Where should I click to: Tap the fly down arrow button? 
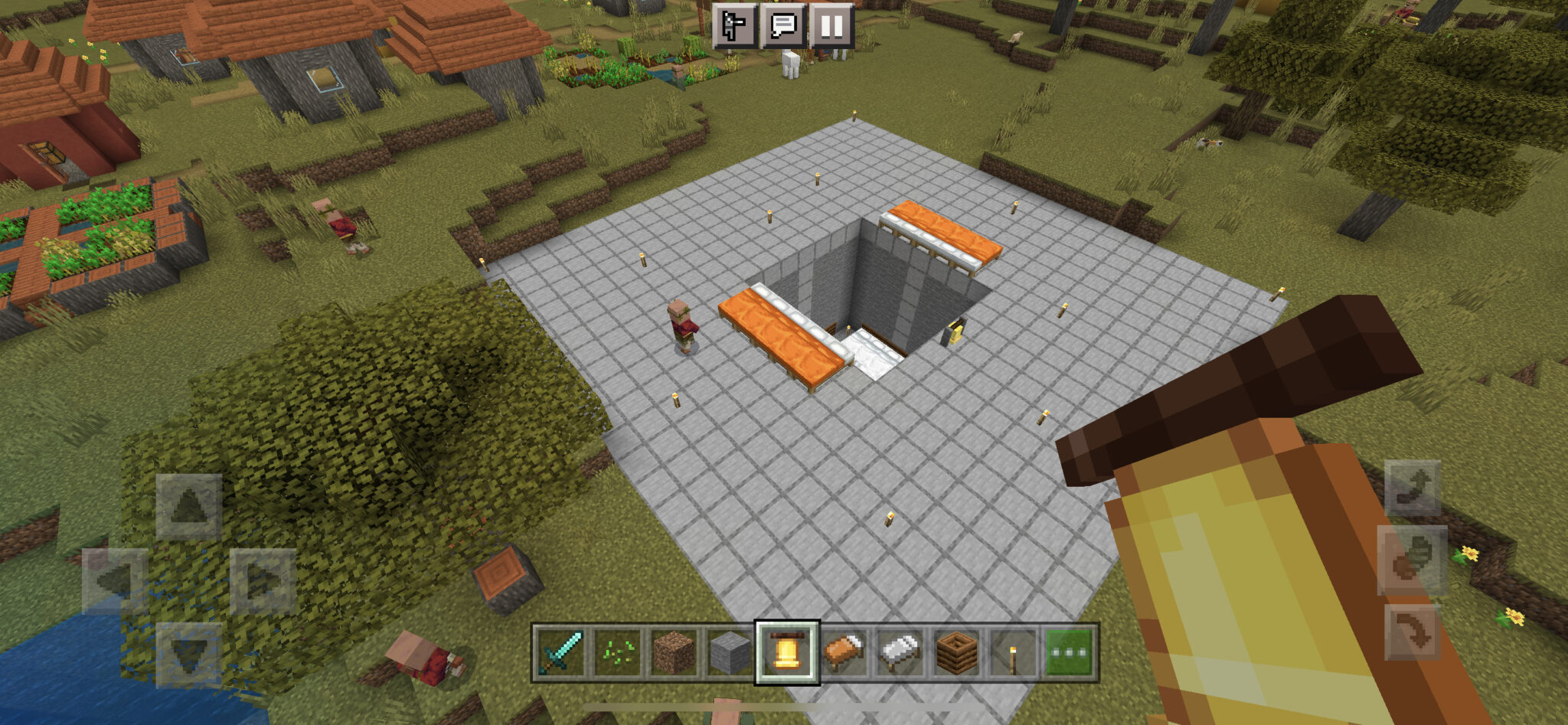click(x=1413, y=632)
